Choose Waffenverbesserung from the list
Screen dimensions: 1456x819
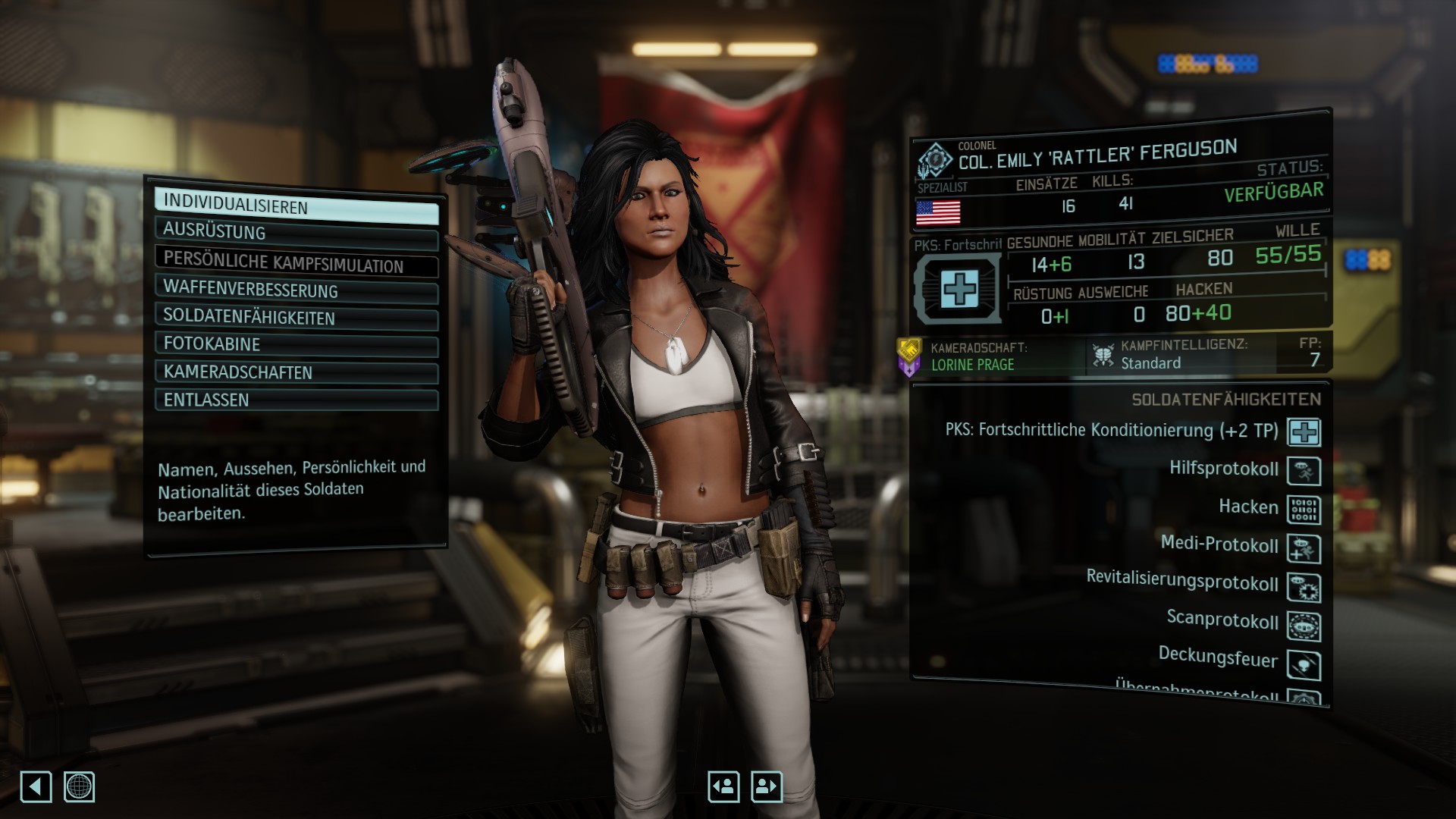(x=296, y=290)
